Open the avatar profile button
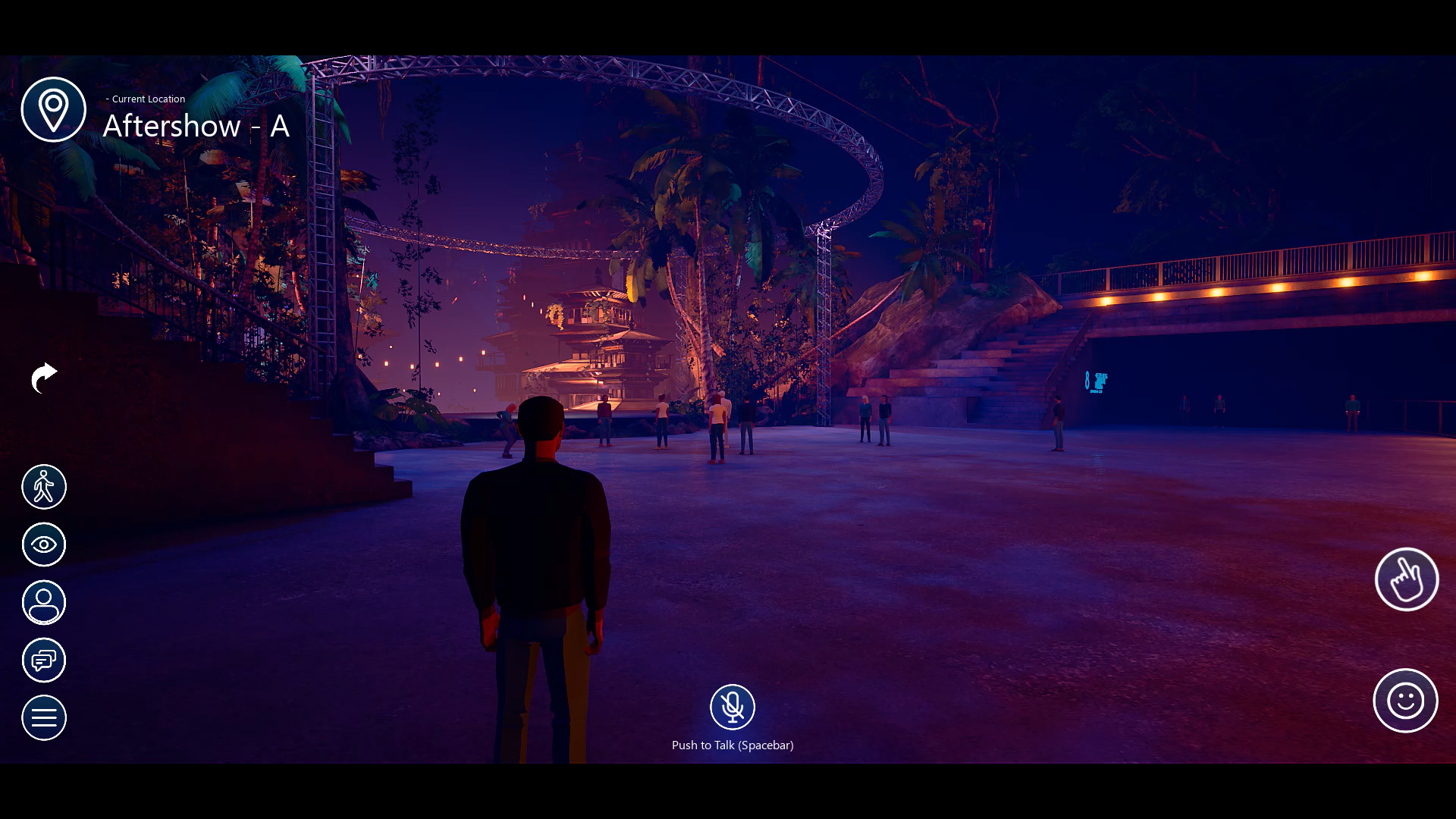 pos(44,603)
